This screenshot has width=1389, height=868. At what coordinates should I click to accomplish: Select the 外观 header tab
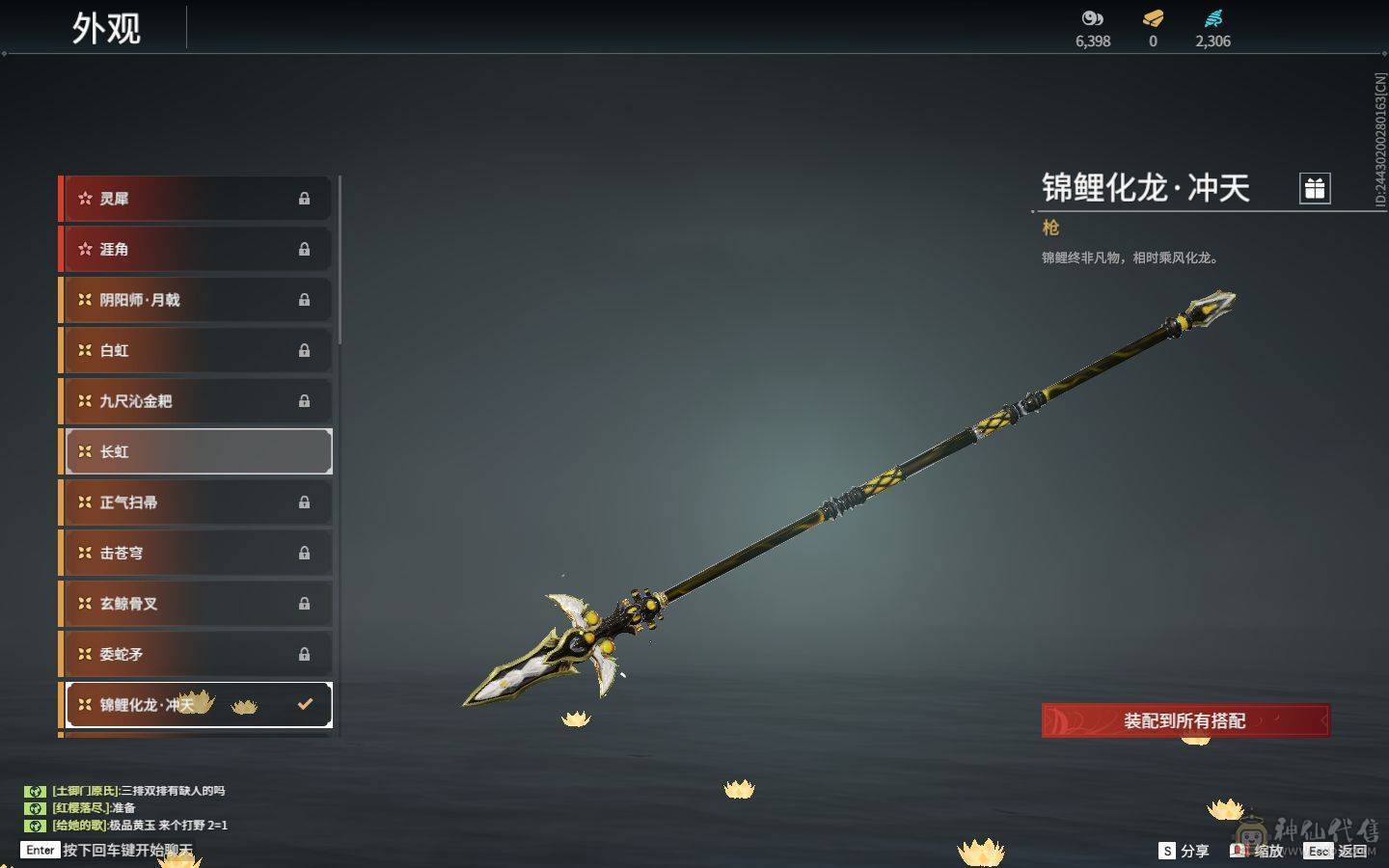pos(108,28)
